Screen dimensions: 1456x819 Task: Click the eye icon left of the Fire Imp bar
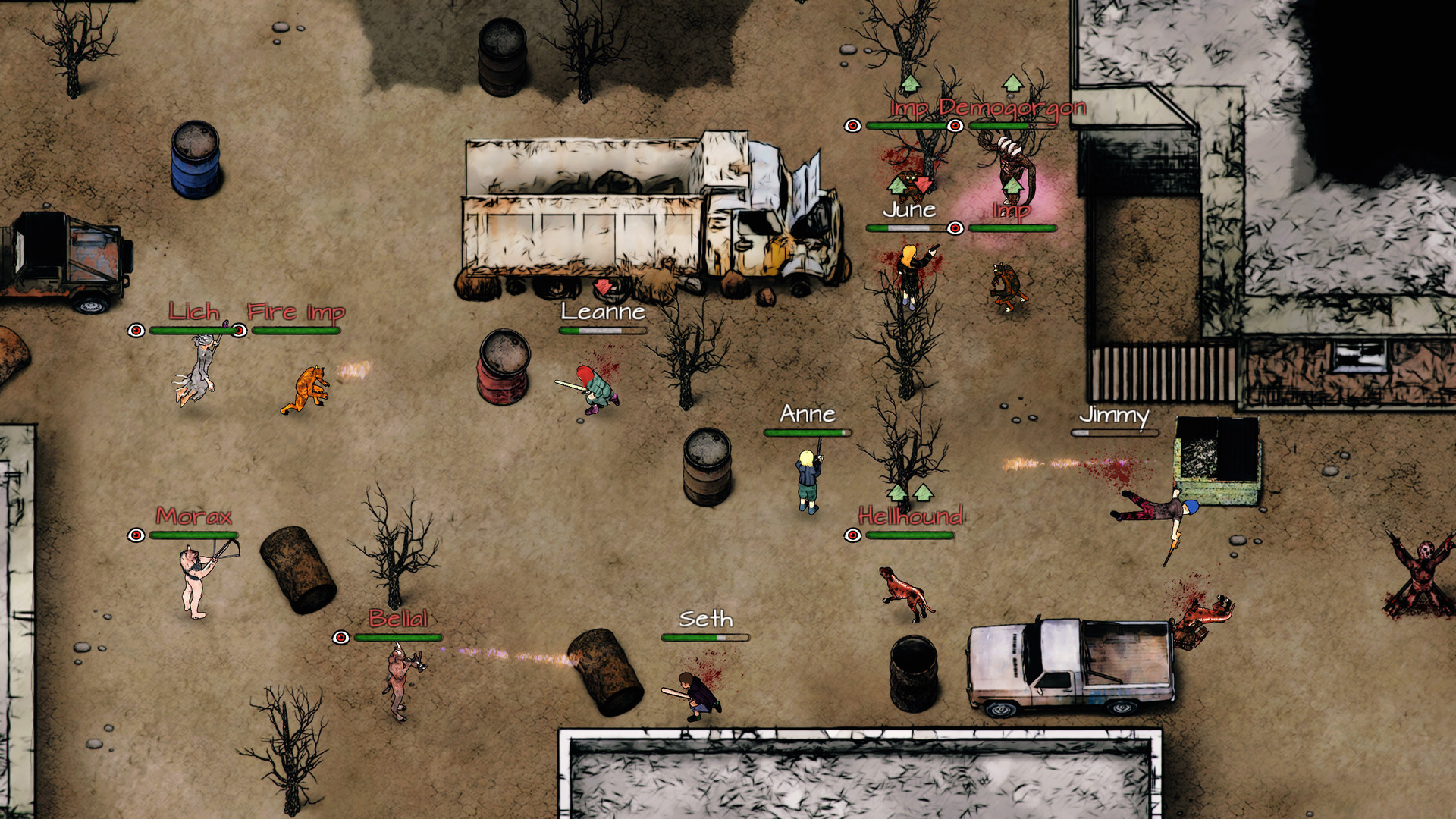point(239,331)
